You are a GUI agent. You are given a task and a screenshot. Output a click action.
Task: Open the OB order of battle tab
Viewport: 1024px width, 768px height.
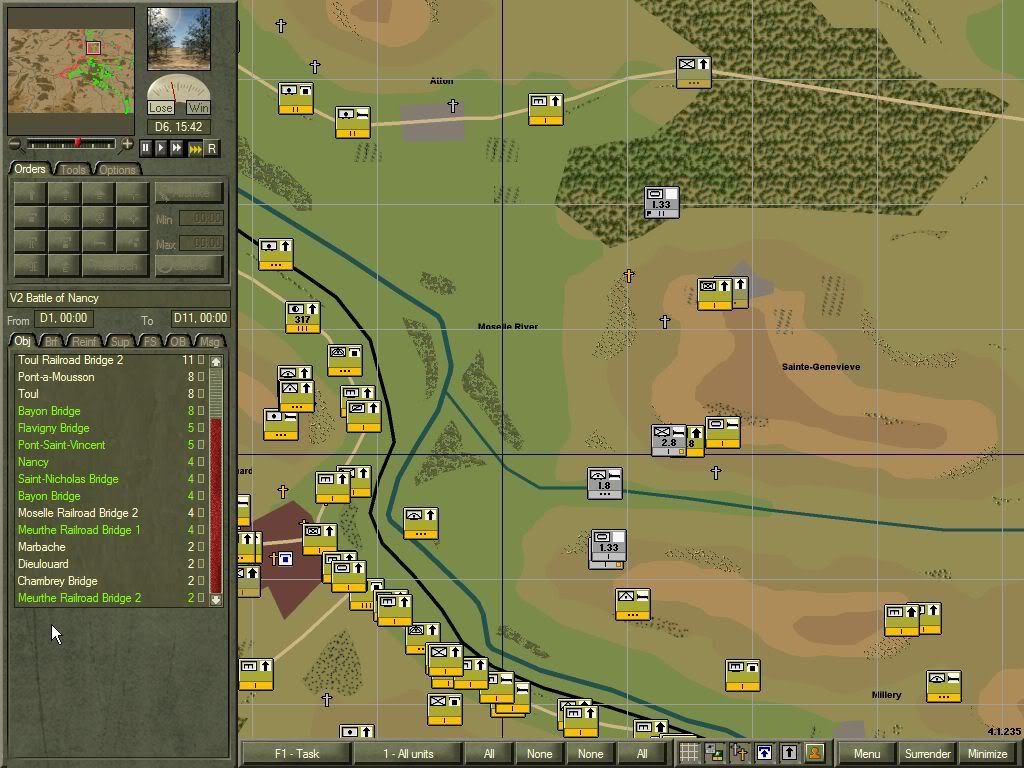tap(178, 342)
